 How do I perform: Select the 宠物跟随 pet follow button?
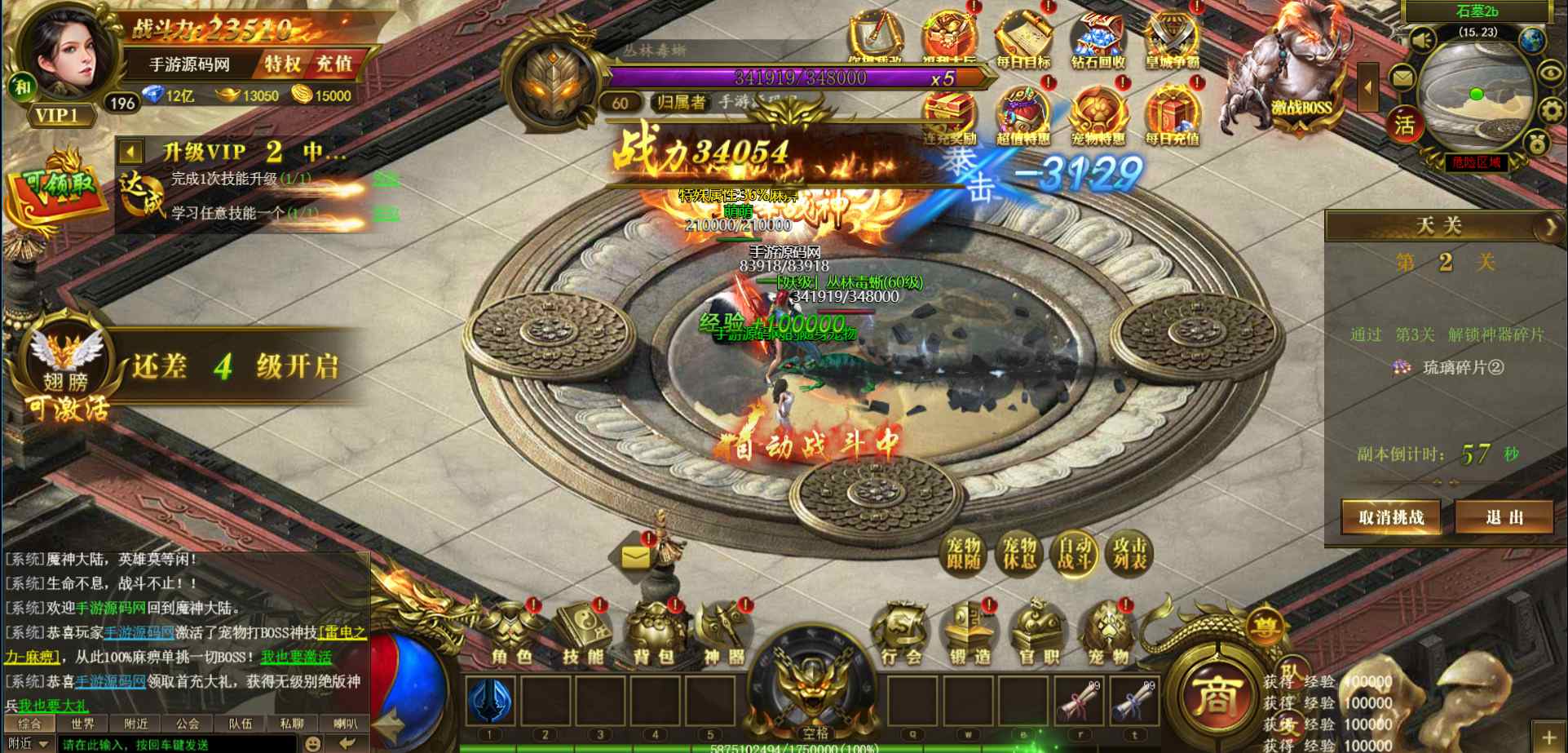[964, 554]
